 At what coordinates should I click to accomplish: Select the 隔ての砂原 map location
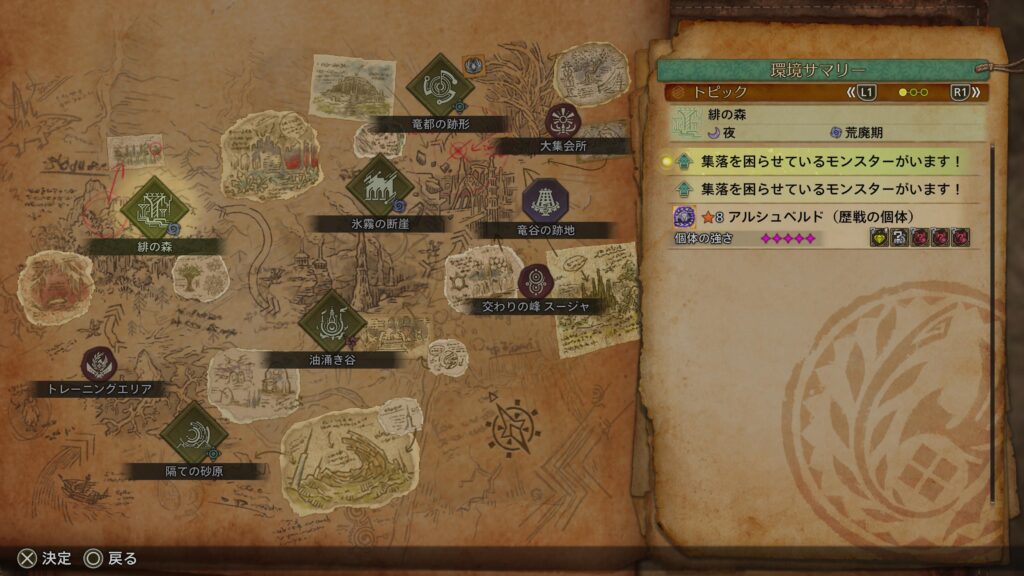194,434
